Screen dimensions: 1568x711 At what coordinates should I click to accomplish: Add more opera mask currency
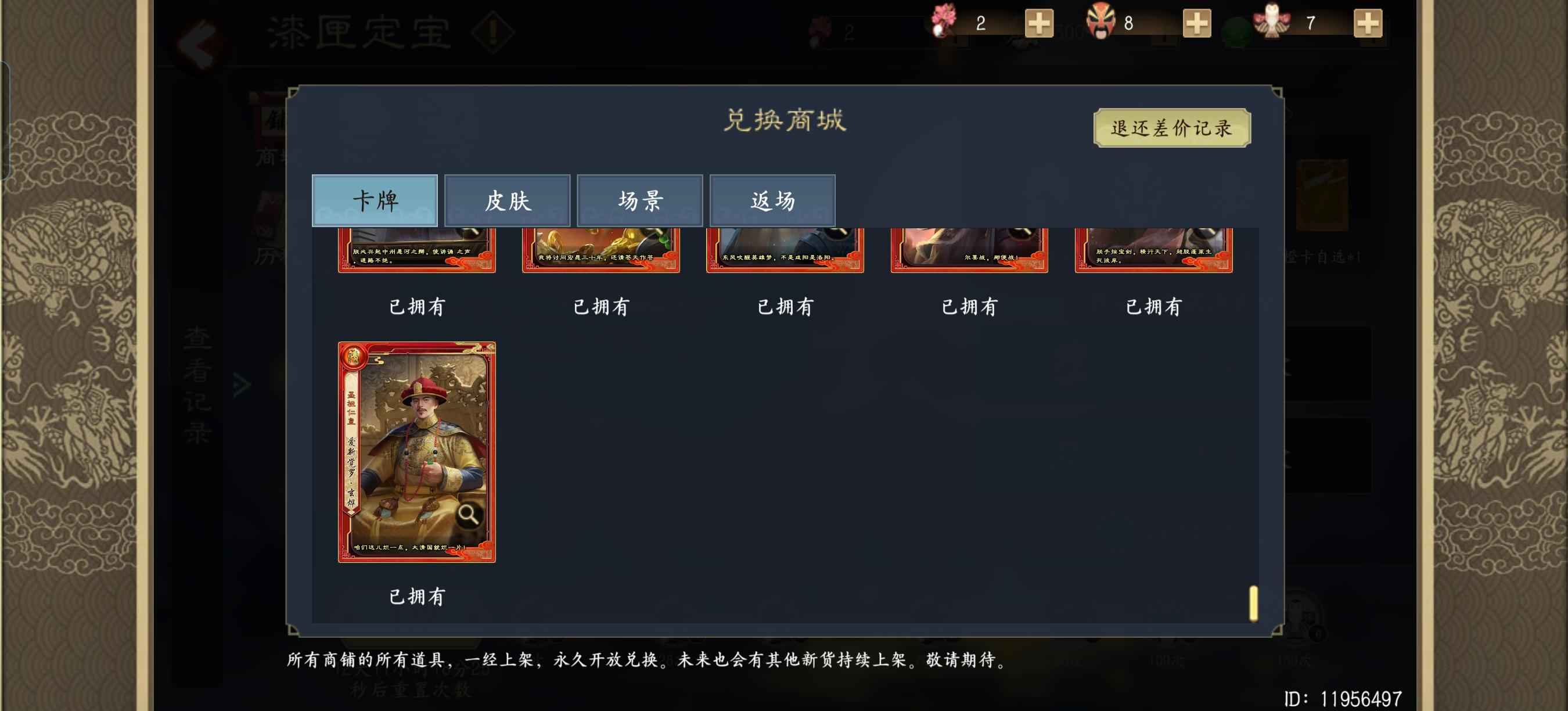point(1196,24)
